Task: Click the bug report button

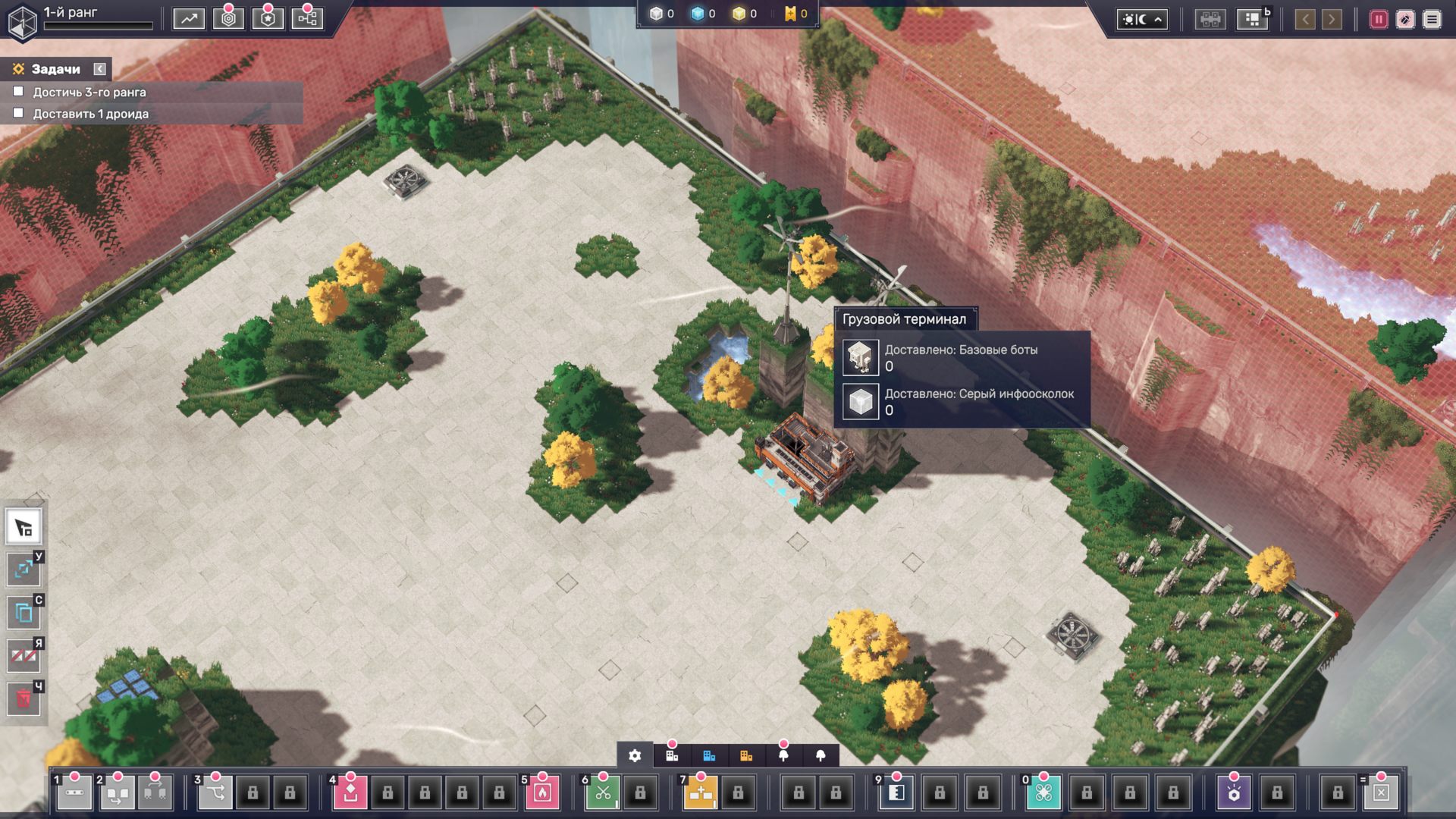Action: (1405, 20)
